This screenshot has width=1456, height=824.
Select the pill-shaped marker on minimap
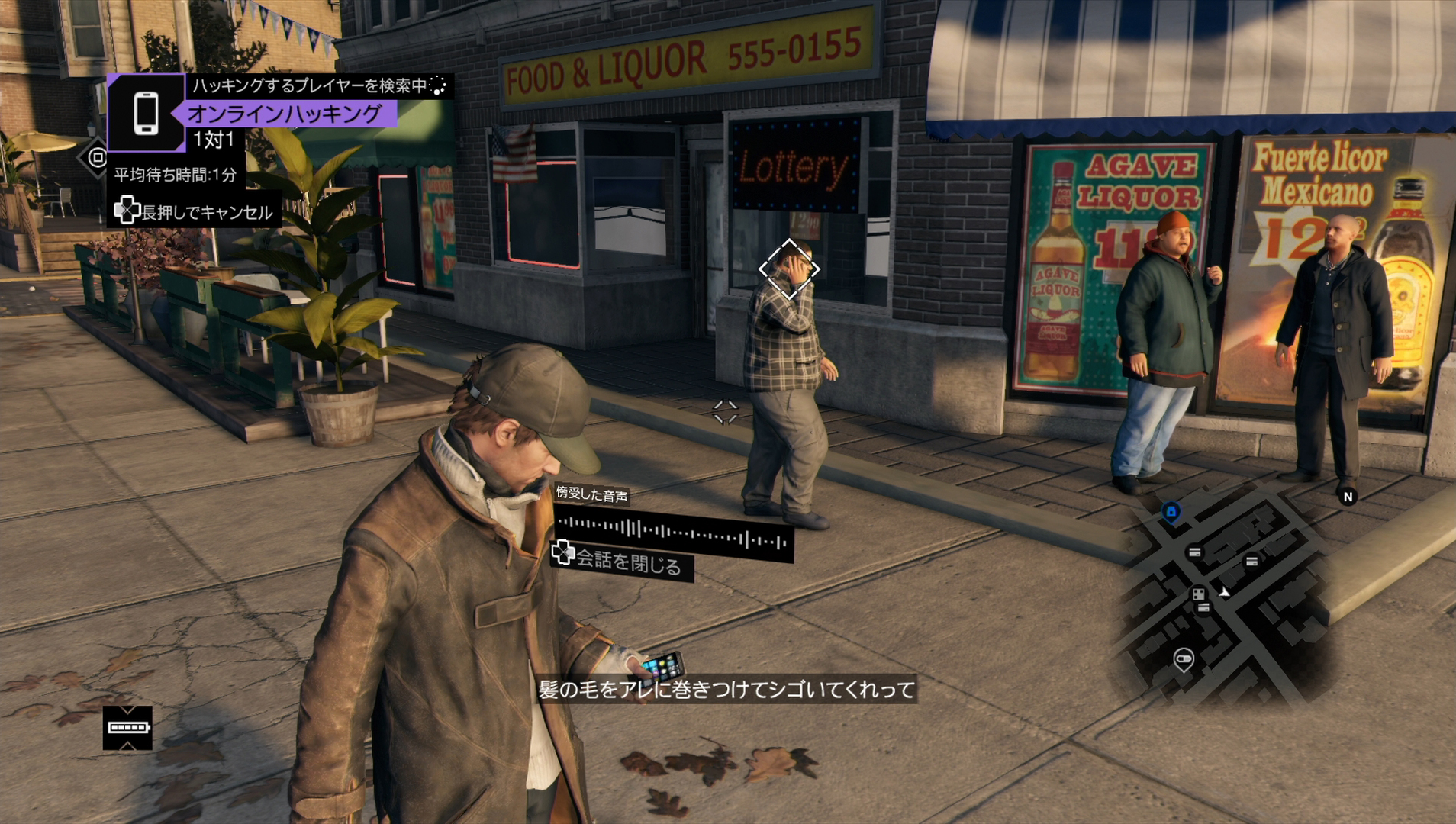point(1184,658)
